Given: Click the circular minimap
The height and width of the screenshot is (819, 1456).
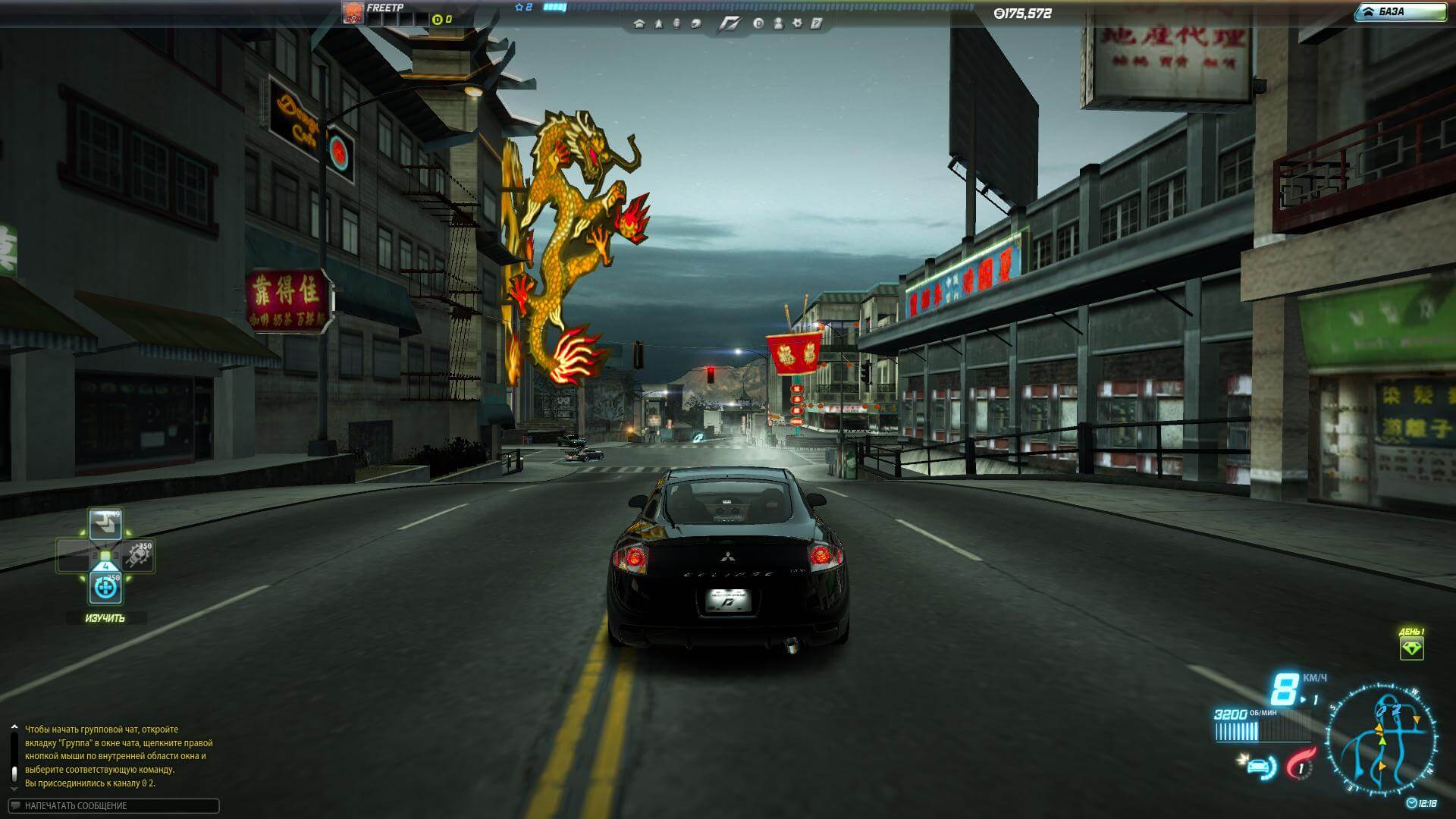Looking at the screenshot, I should coord(1380,740).
